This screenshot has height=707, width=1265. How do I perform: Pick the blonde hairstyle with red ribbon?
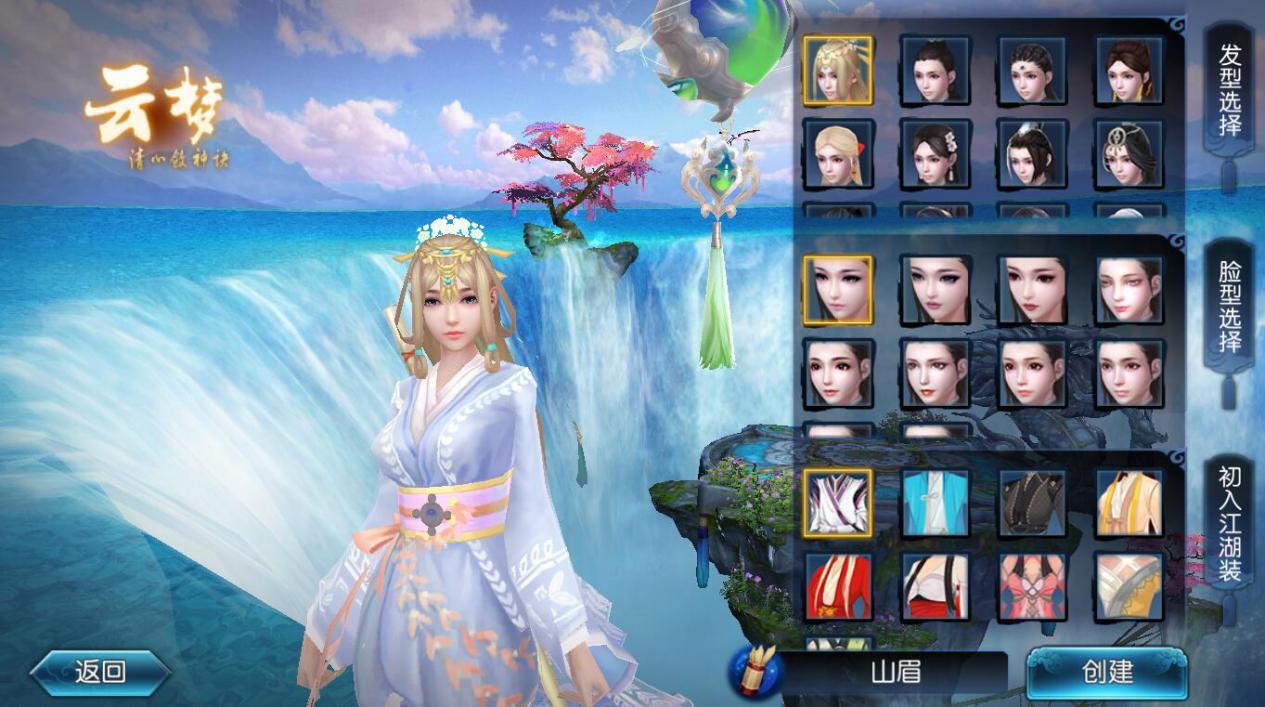pyautogui.click(x=838, y=154)
